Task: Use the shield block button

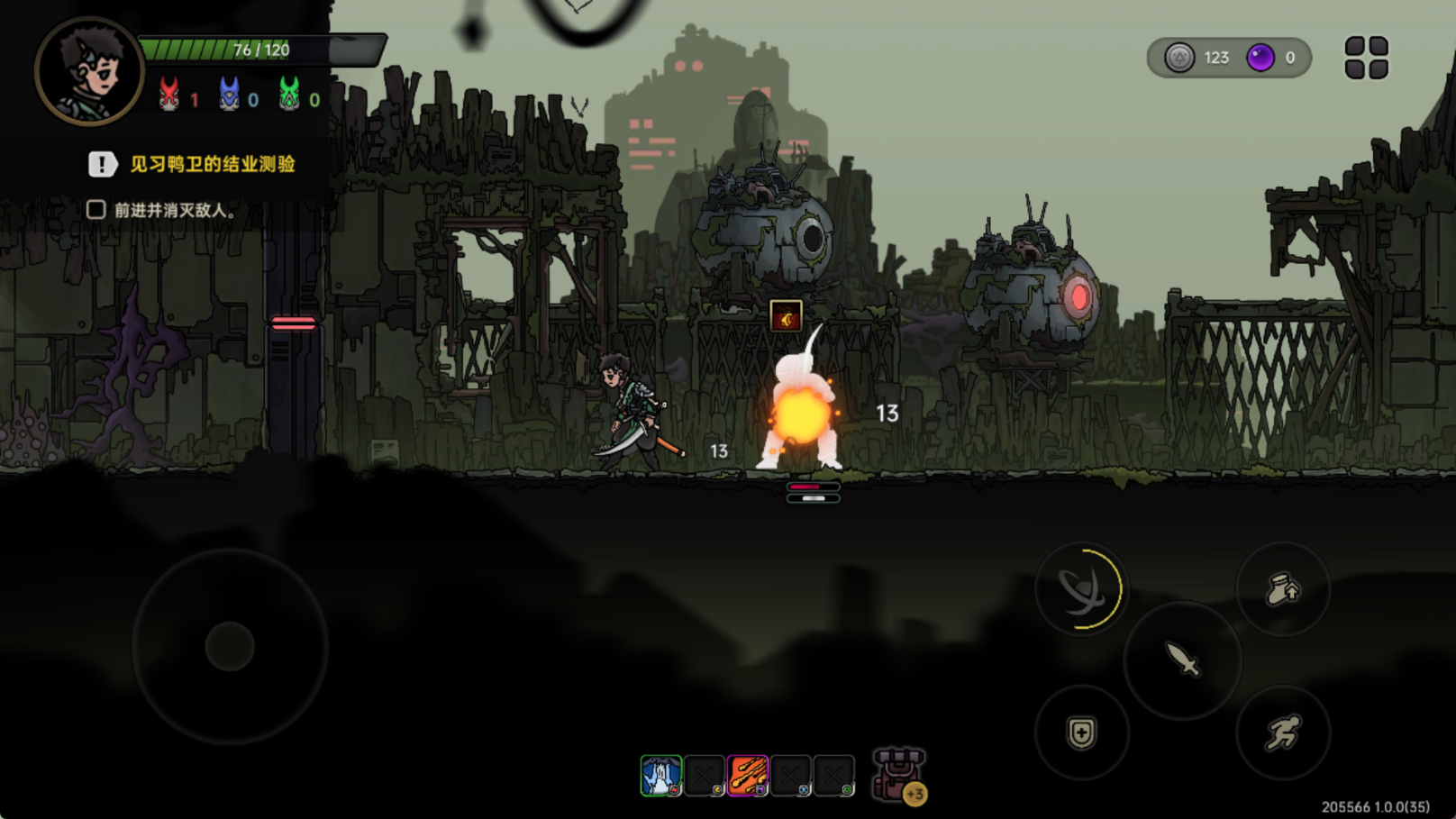Action: click(x=1081, y=733)
